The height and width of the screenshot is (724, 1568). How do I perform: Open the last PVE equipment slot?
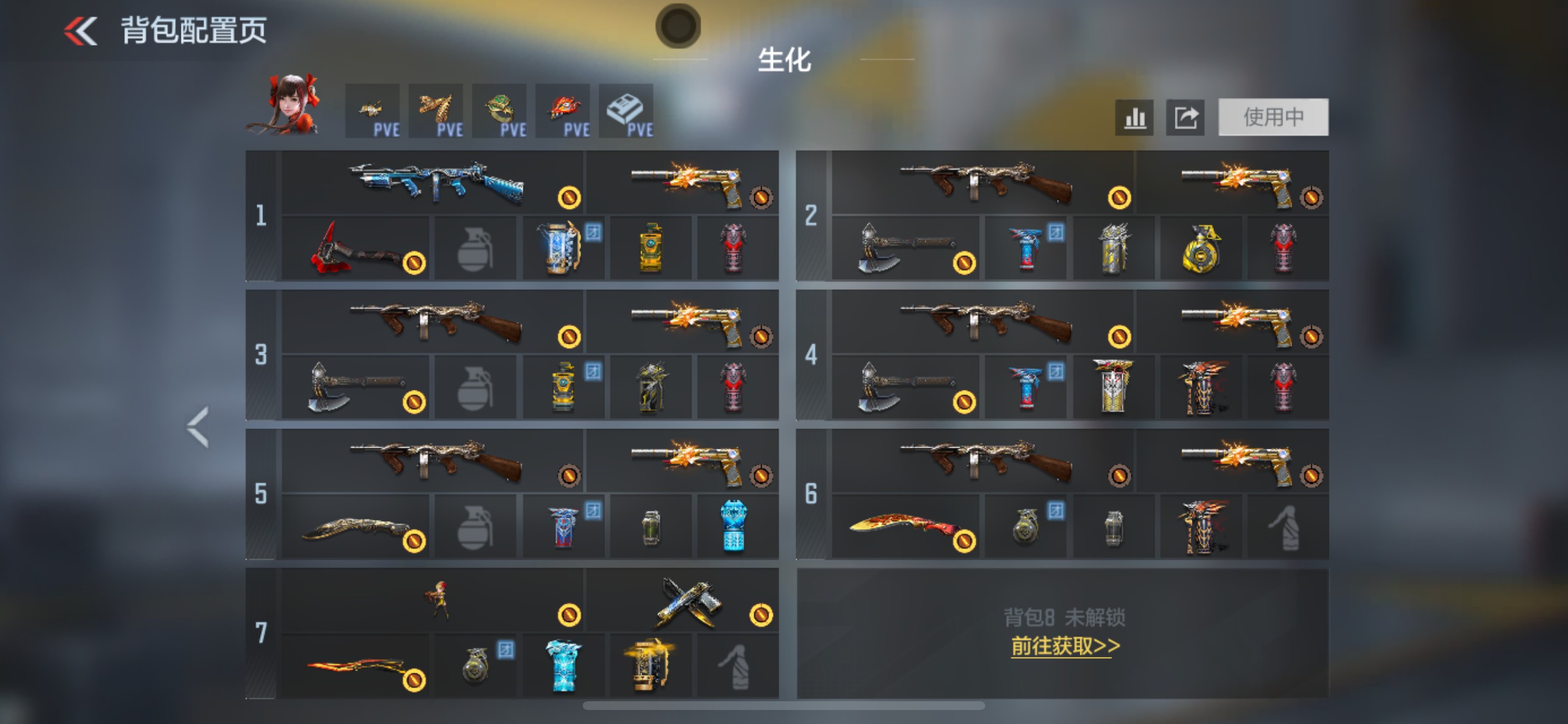(626, 111)
